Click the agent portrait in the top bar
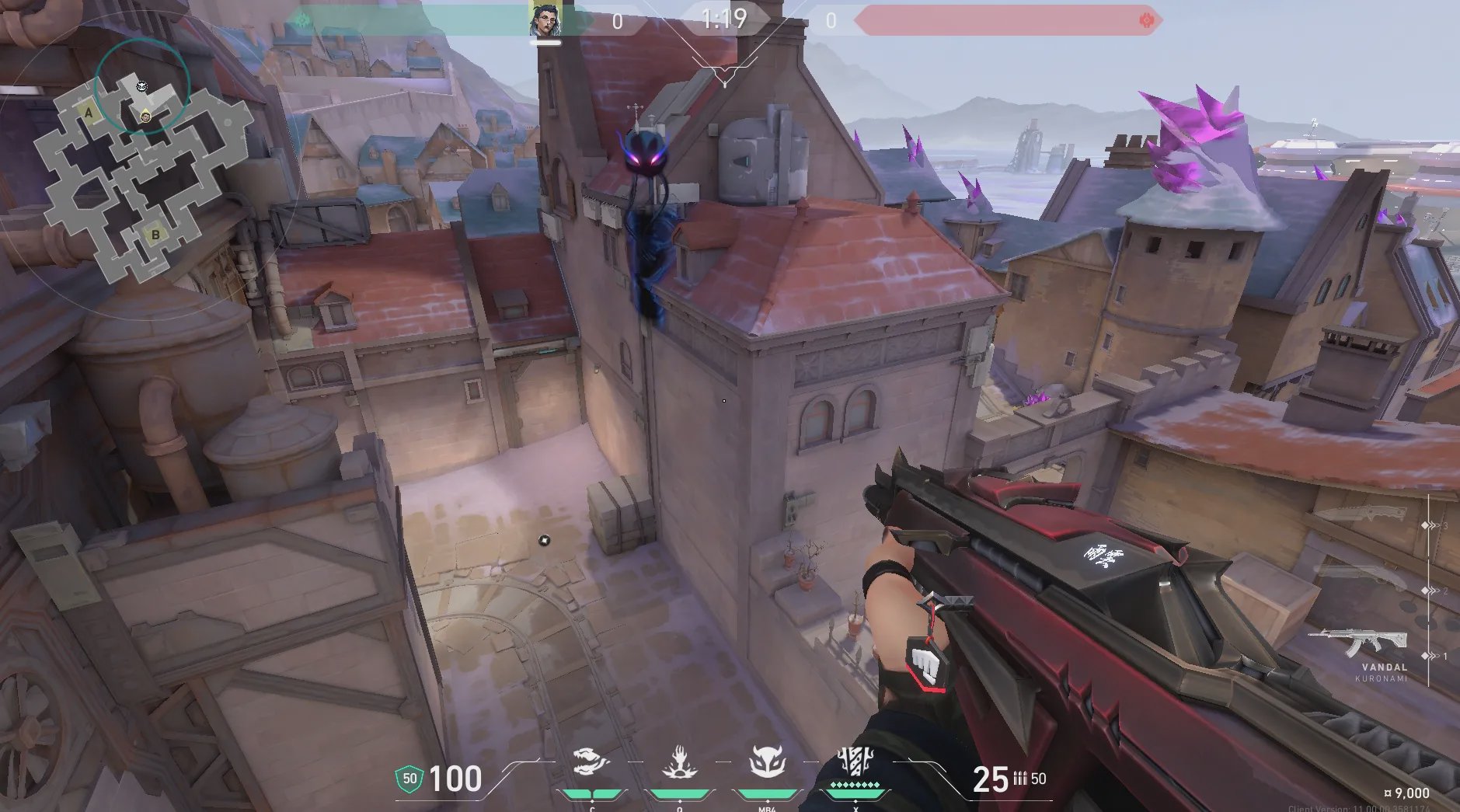 point(545,20)
